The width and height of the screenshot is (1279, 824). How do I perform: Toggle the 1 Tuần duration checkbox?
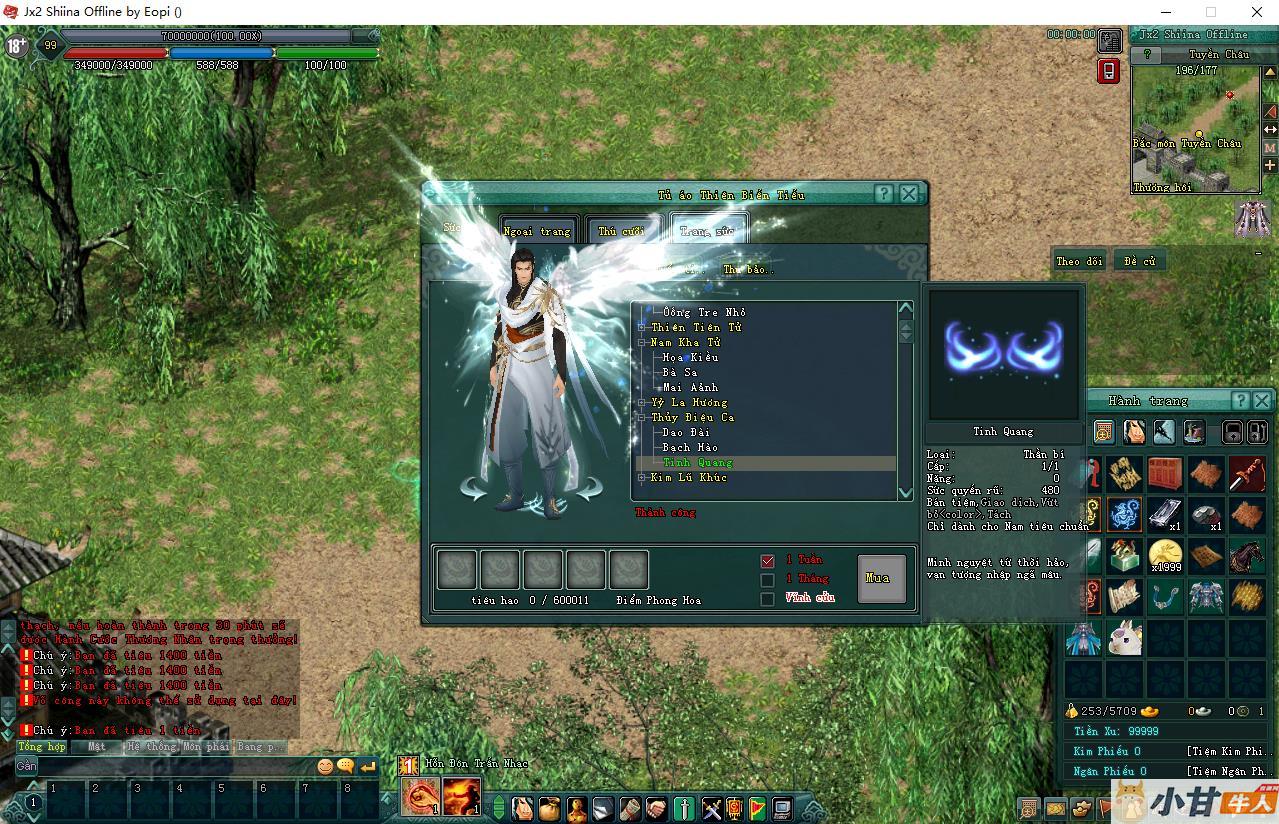pos(768,561)
